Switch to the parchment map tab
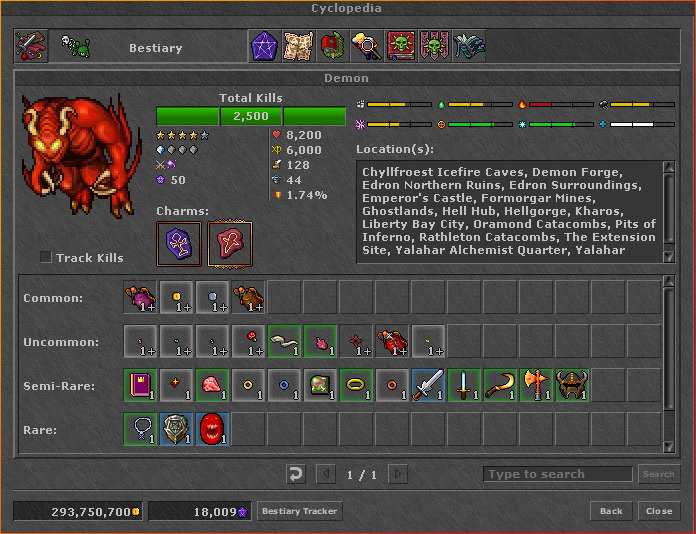The image size is (696, 534). point(298,46)
